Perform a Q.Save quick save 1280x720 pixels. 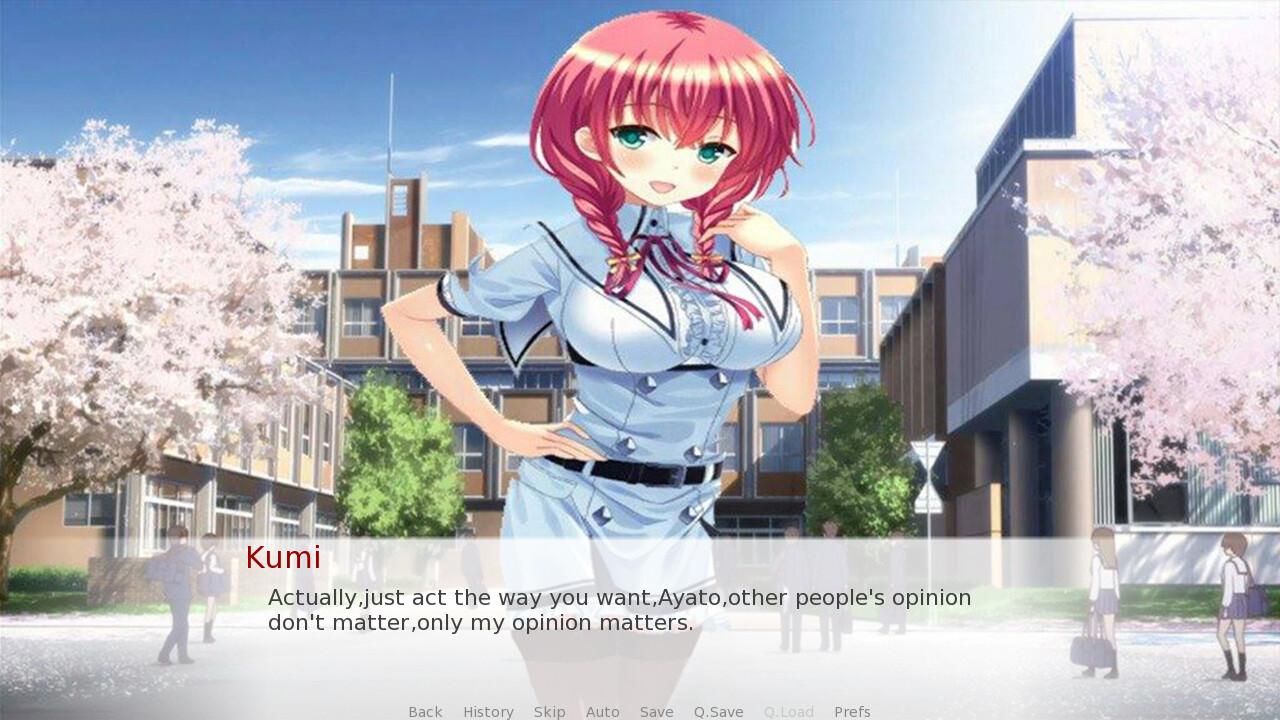[x=717, y=711]
